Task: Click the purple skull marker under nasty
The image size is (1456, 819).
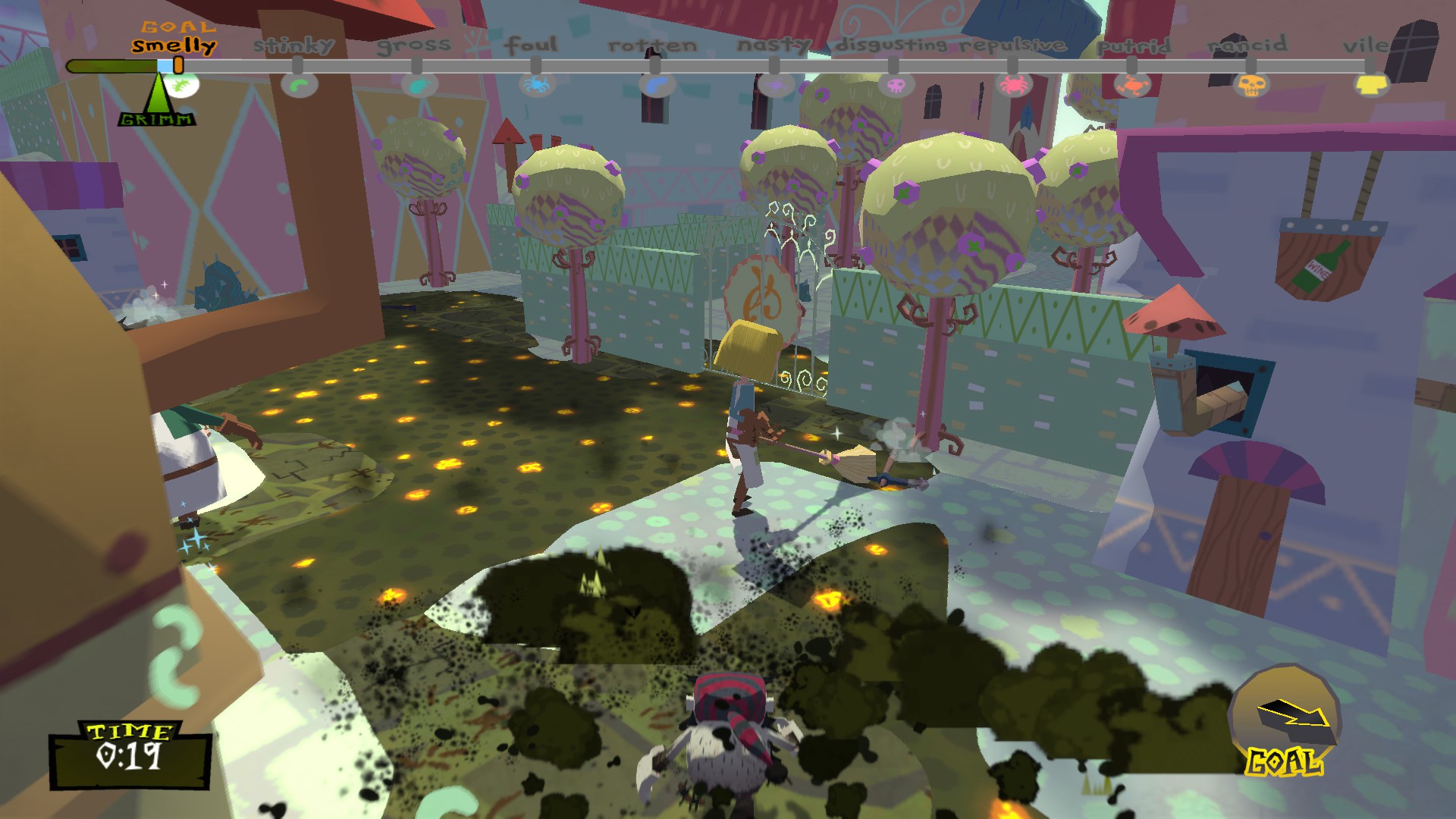Action: coord(777,85)
